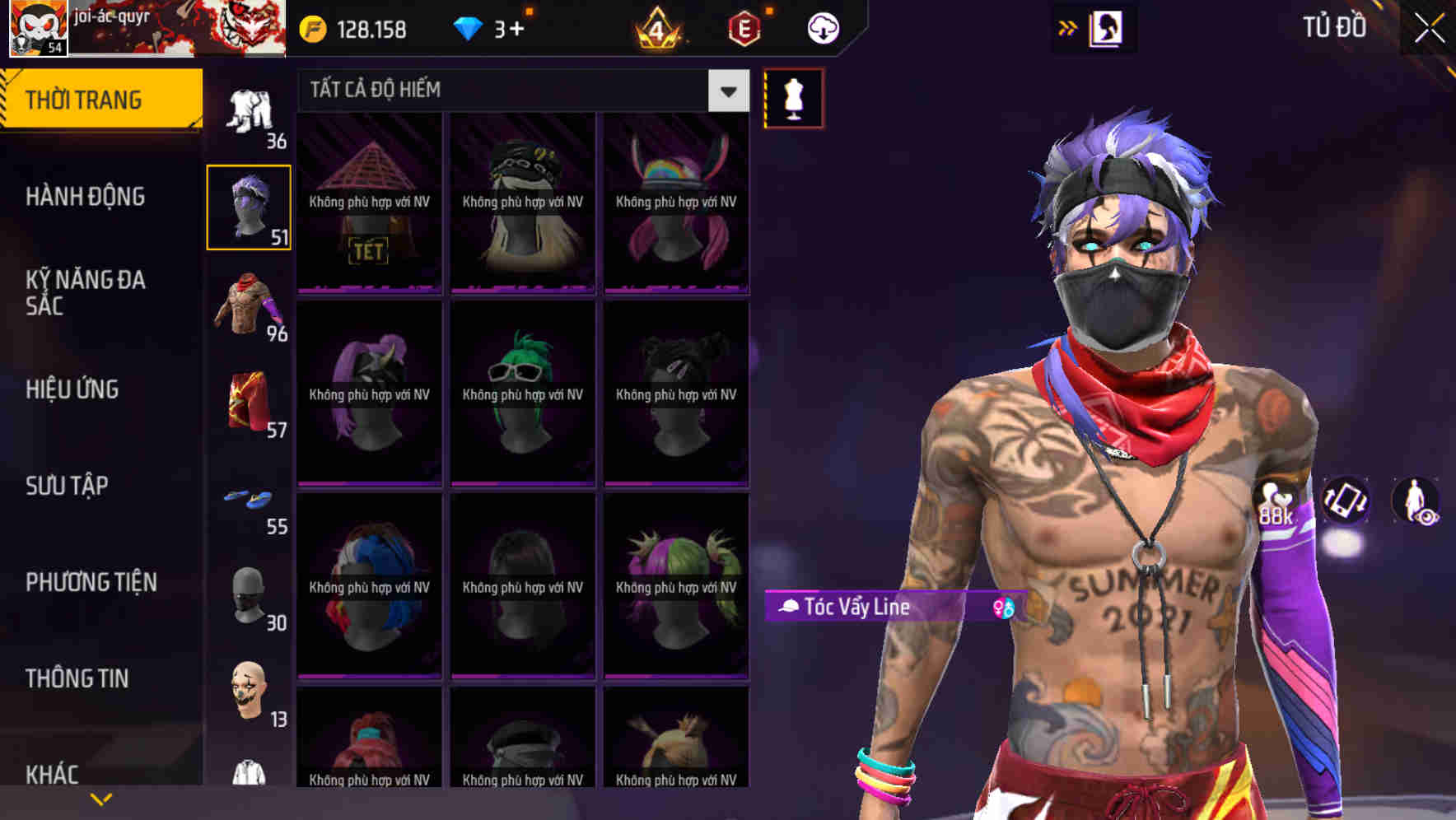Screen dimensions: 1456x820
Task: Open the TẤT CẢ ĐỘ HIẾM rarity dropdown
Action: (x=520, y=91)
